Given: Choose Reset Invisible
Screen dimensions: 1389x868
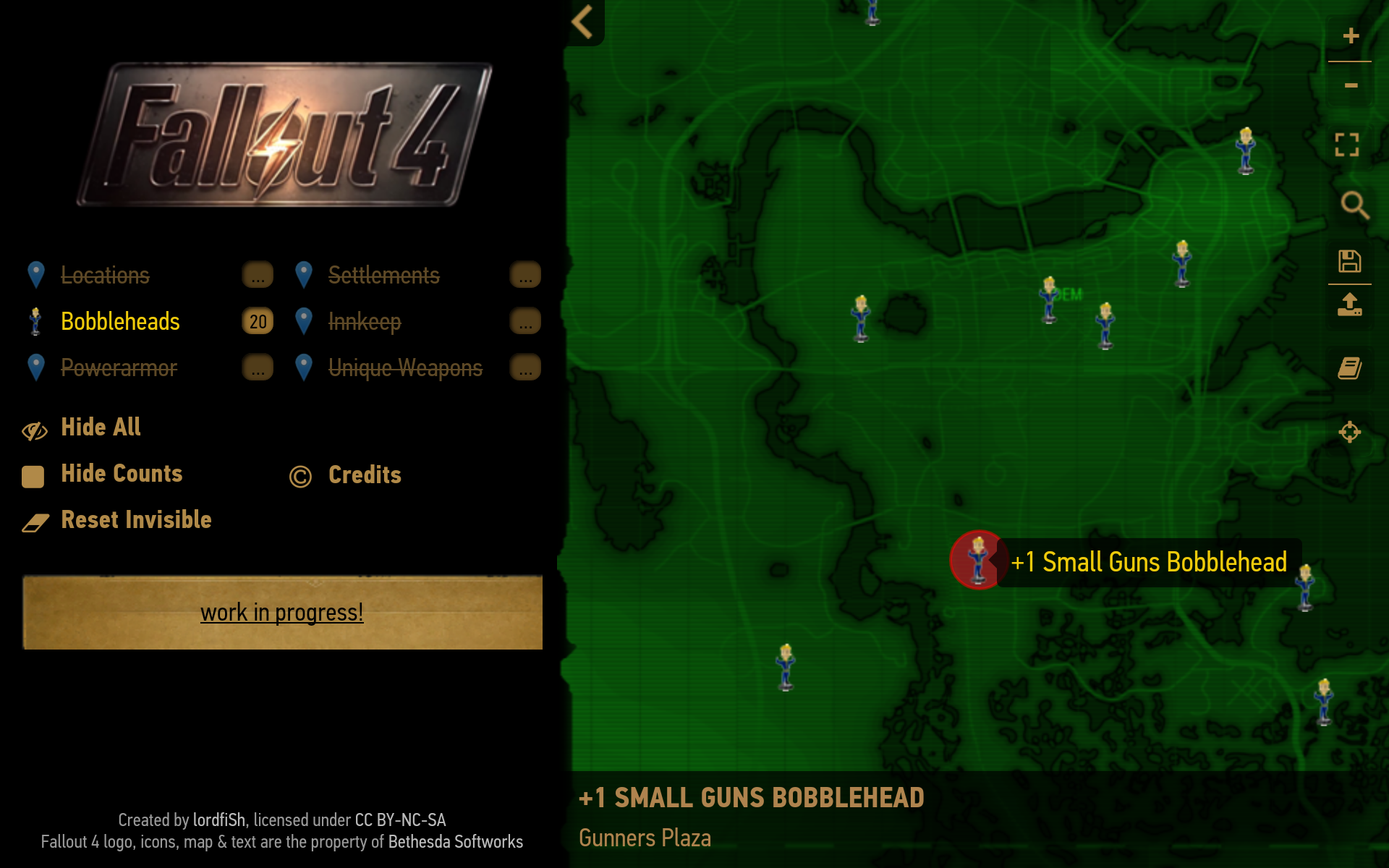Looking at the screenshot, I should pyautogui.click(x=136, y=520).
